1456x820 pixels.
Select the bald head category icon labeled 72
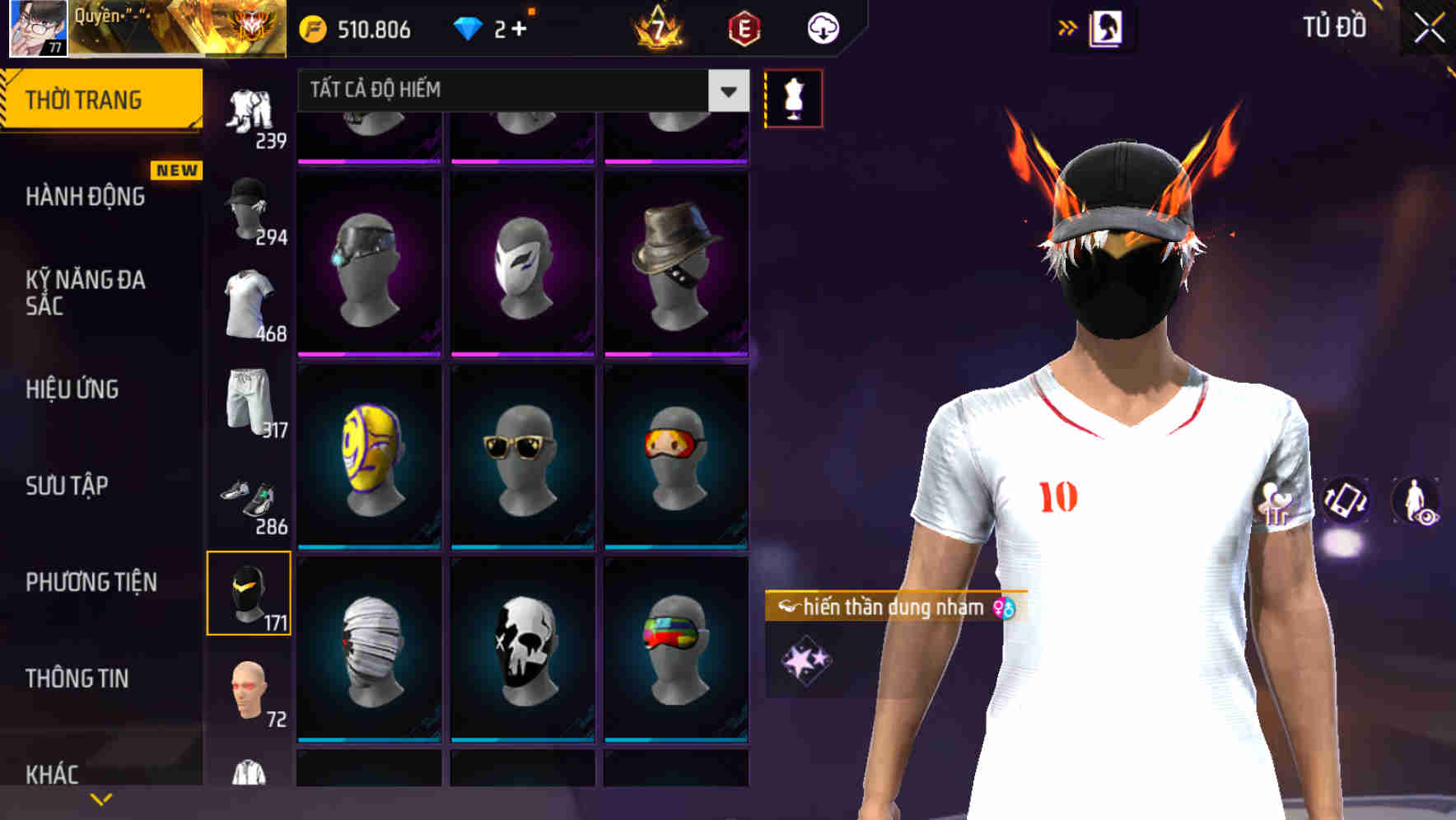pyautogui.click(x=249, y=690)
